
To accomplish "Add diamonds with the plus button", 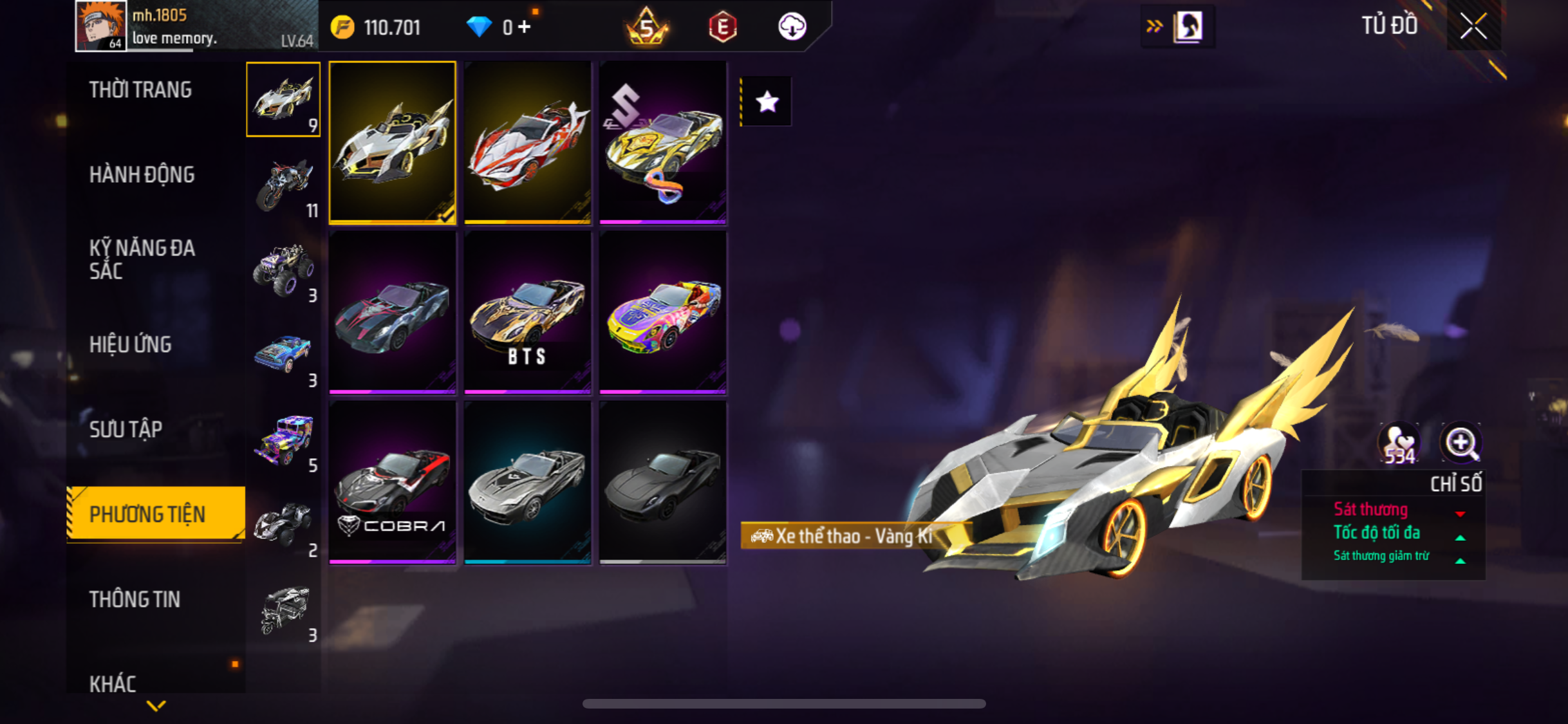I will coord(525,27).
